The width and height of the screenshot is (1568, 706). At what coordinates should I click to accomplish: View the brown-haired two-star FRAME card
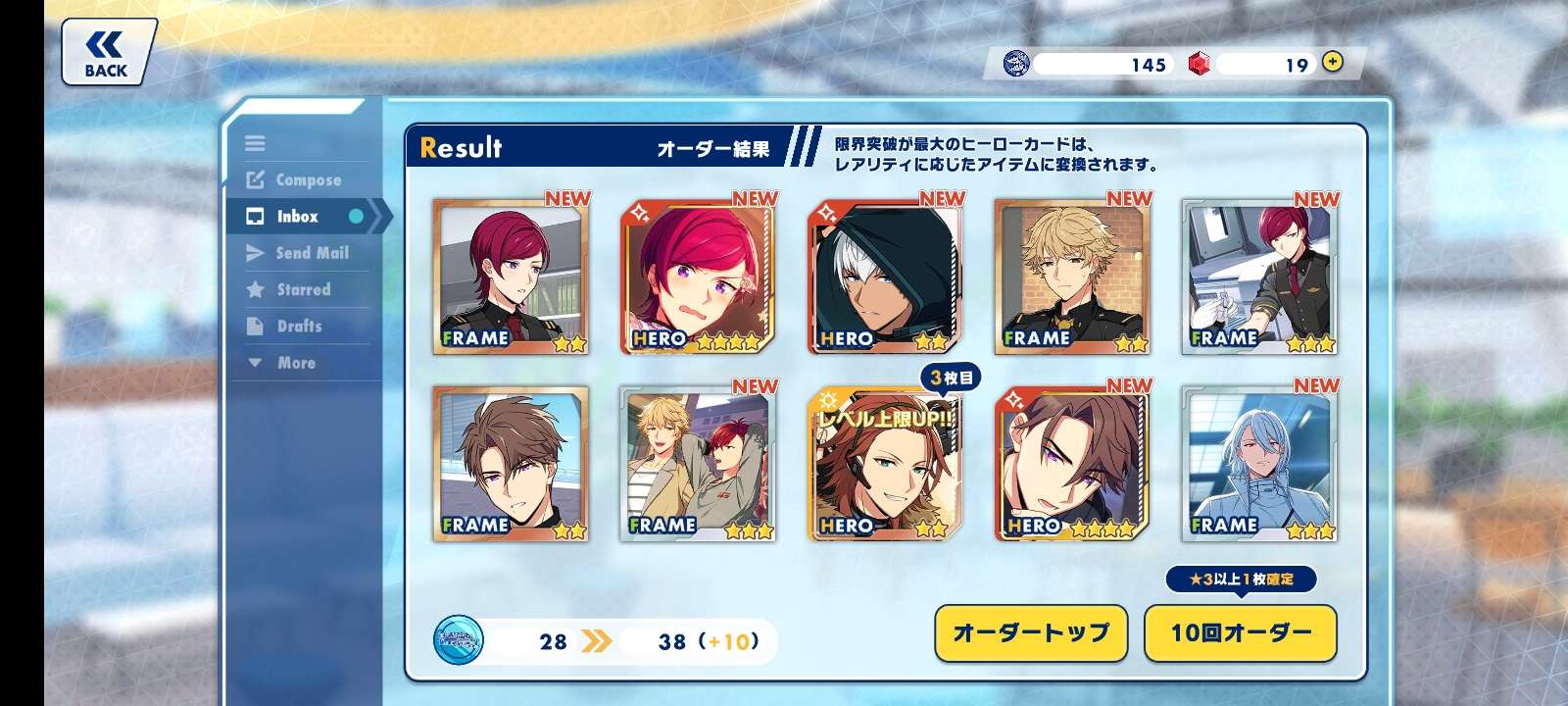tap(511, 464)
